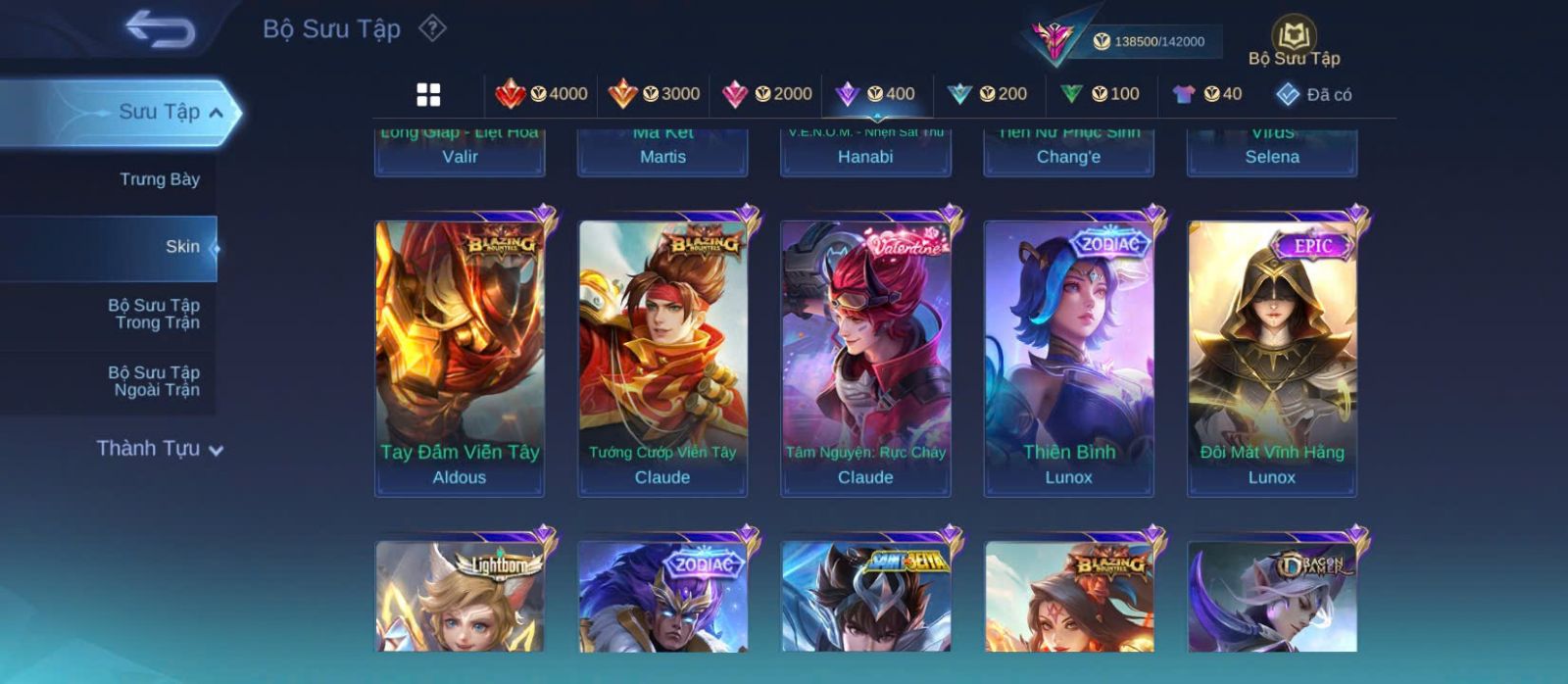This screenshot has width=1568, height=684.
Task: Show the 40 point shirt tier
Action: 1207,94
